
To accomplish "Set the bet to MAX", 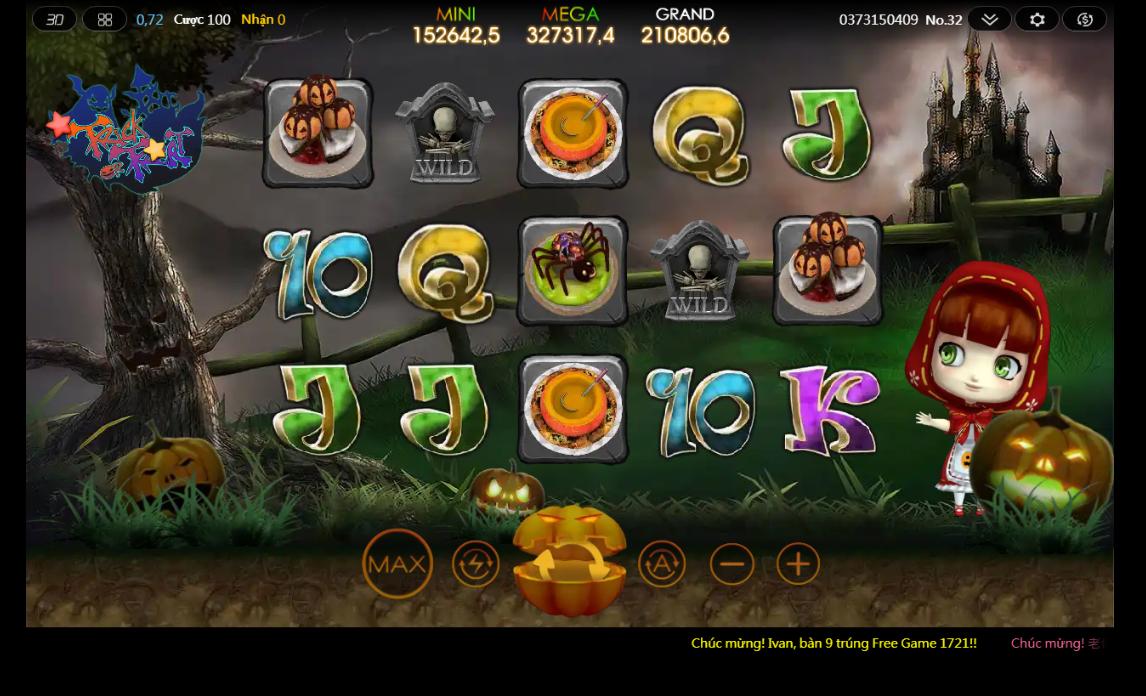I will click(x=397, y=564).
